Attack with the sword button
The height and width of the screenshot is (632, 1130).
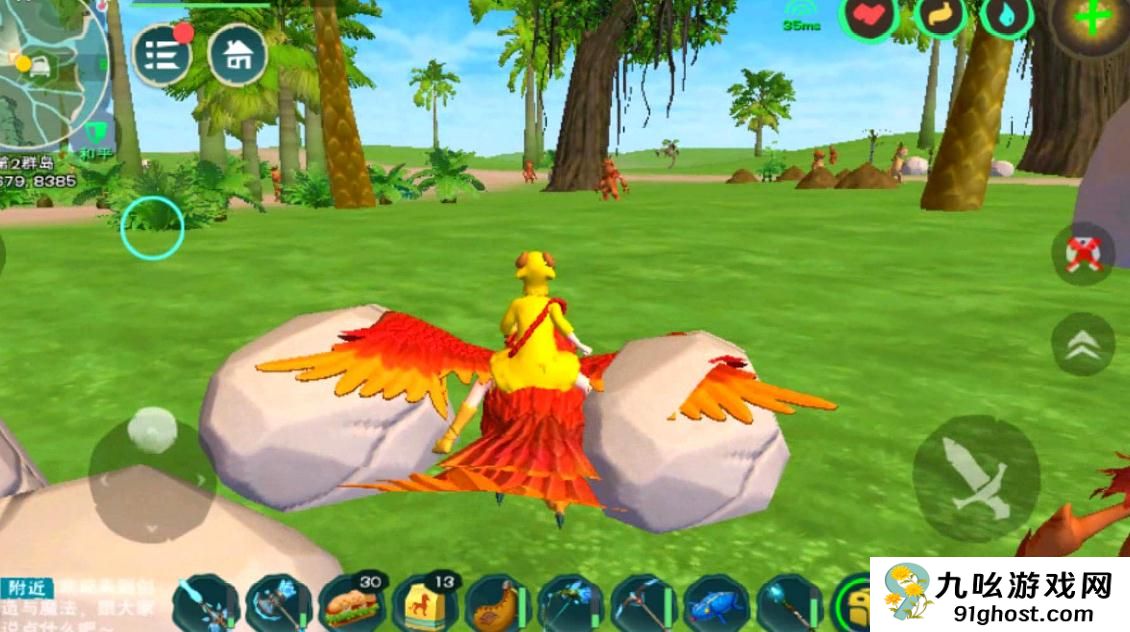click(975, 478)
